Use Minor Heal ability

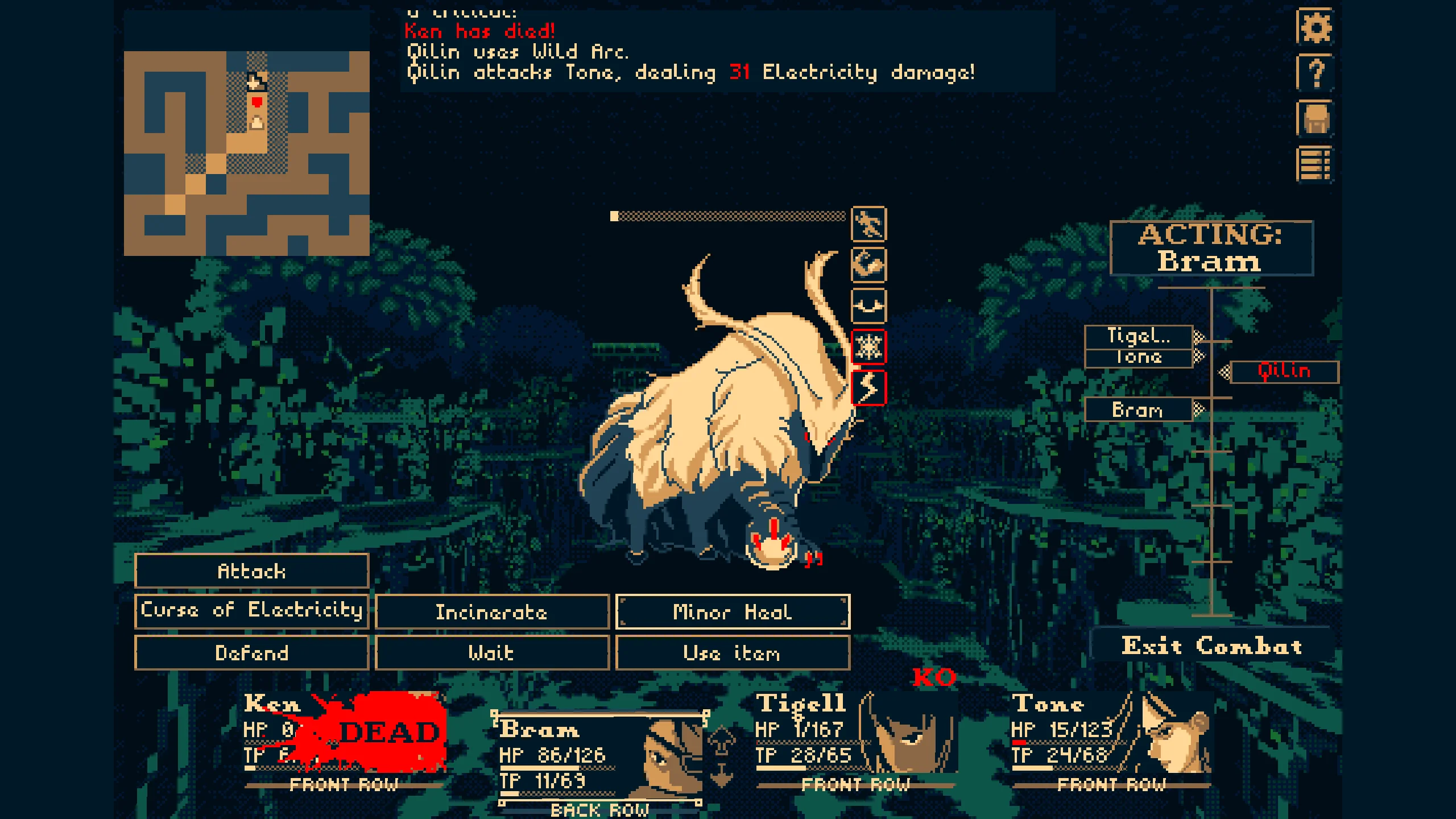pos(733,612)
